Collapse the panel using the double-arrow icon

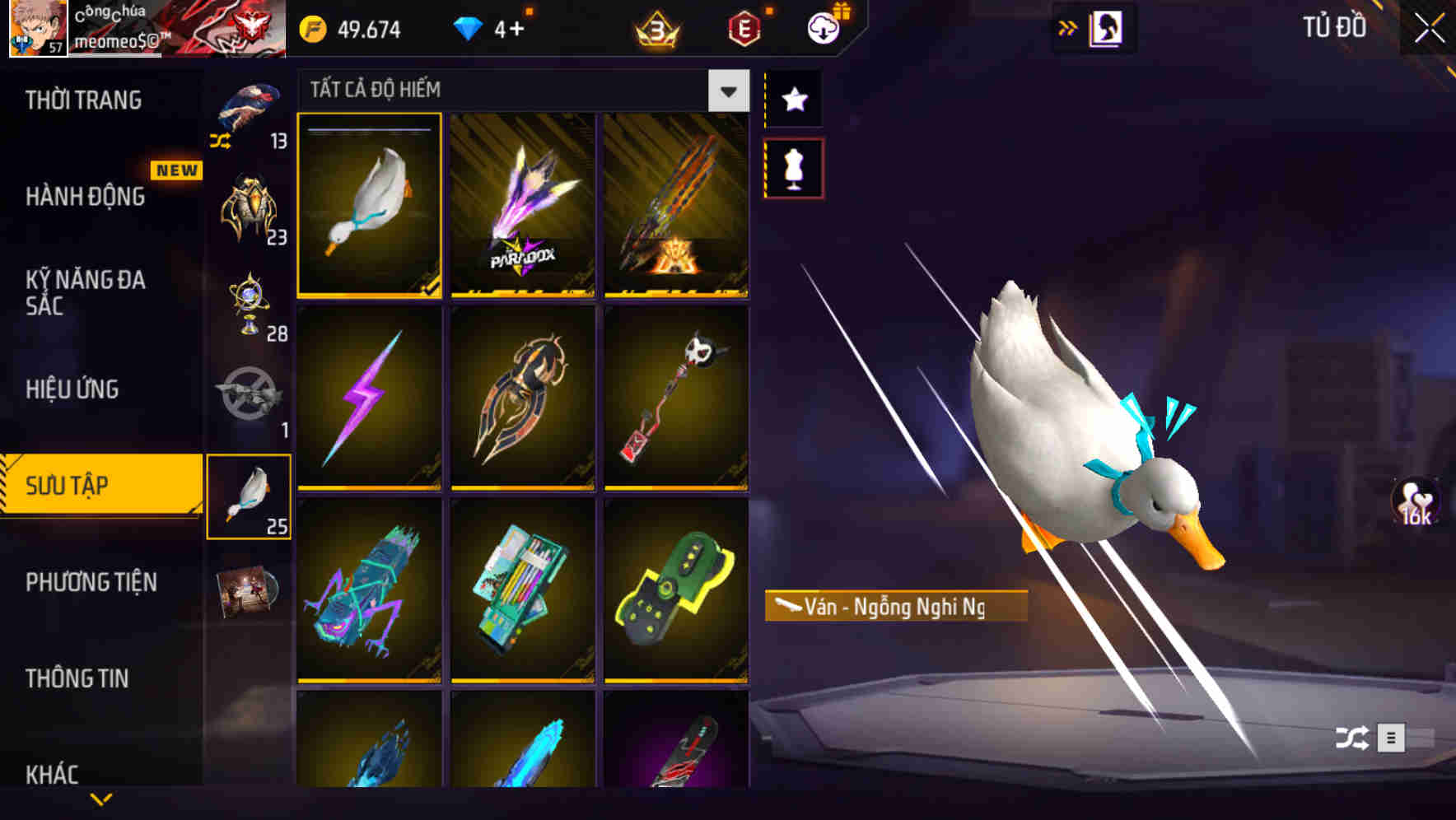[1068, 26]
